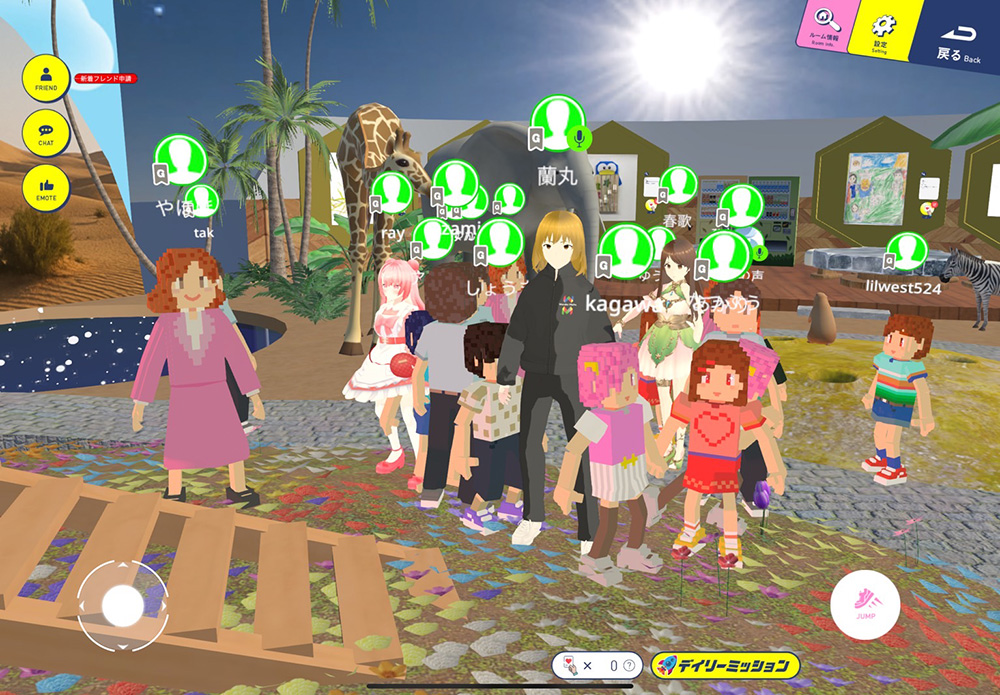The height and width of the screenshot is (695, 1000).
Task: Click the question mark help icon
Action: click(x=628, y=665)
